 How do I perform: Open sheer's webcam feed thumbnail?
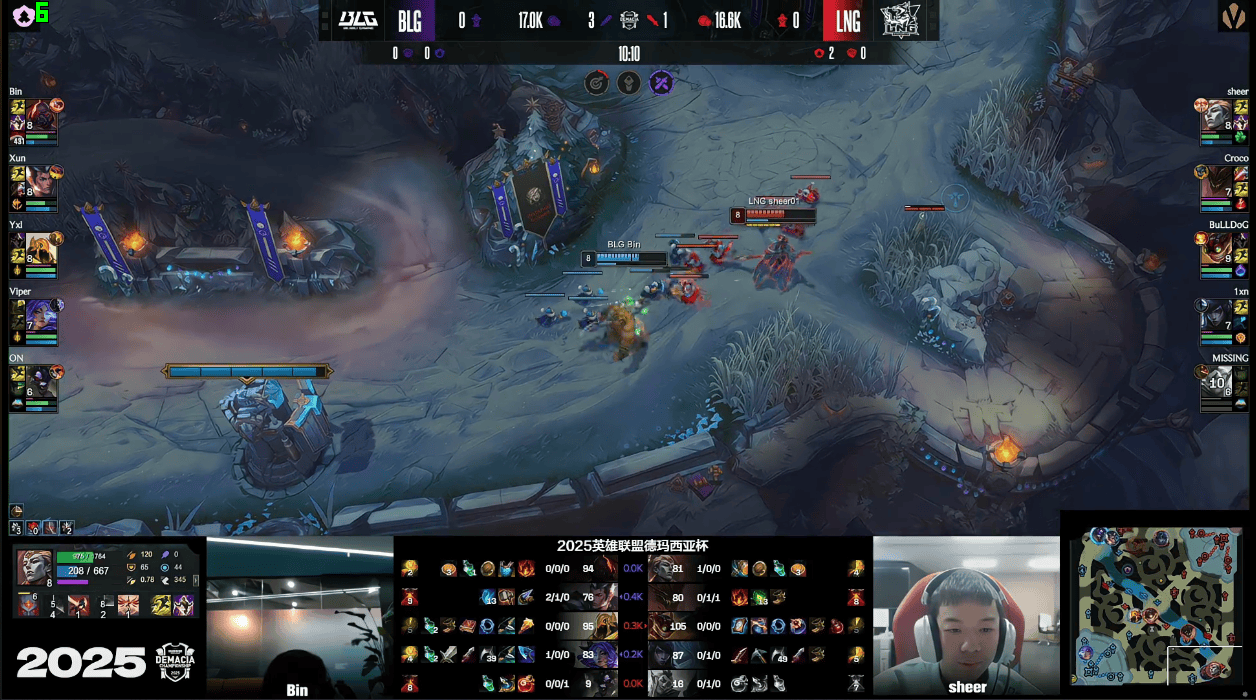(966, 615)
